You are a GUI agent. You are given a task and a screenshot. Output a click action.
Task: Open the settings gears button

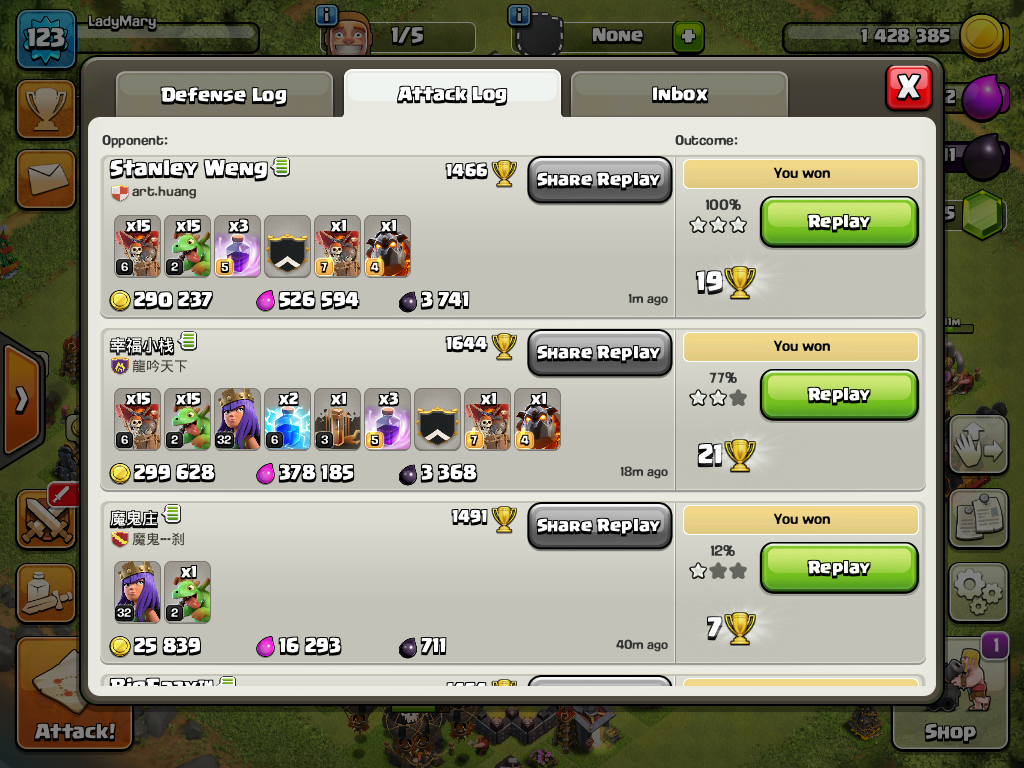coord(978,592)
